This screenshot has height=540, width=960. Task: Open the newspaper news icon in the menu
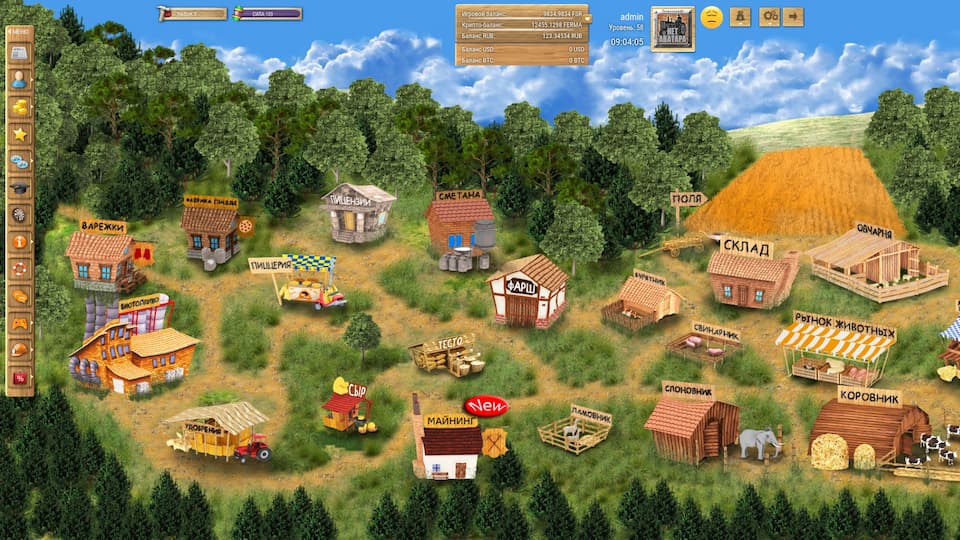click(x=19, y=53)
